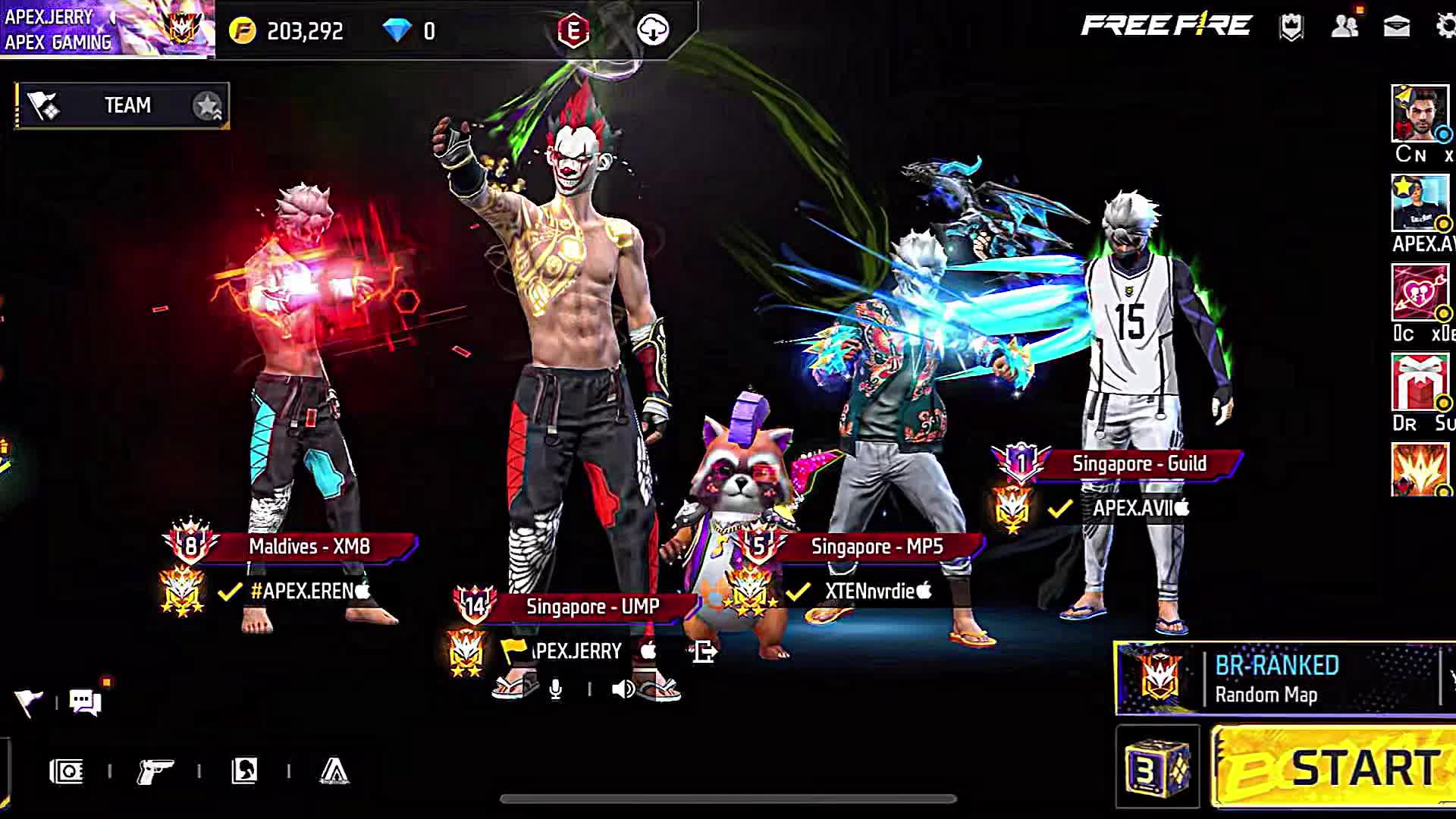Open the TEAM panel

pyautogui.click(x=123, y=105)
